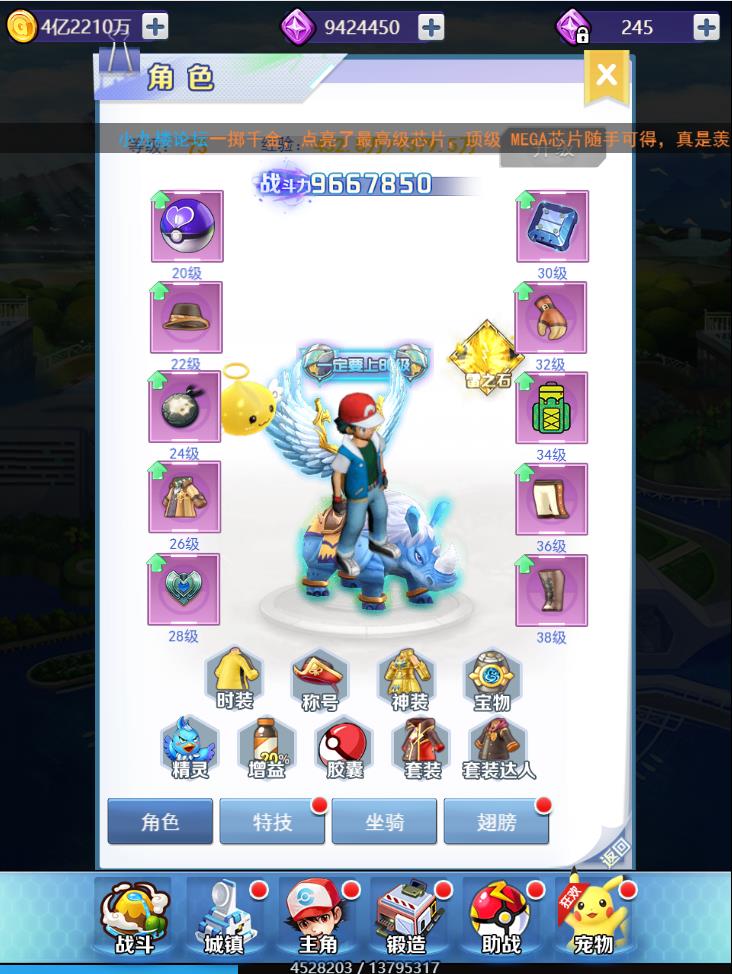Viewport: 732px width, 974px height.
Task: Select the green backpack equipment slot
Action: coord(551,408)
